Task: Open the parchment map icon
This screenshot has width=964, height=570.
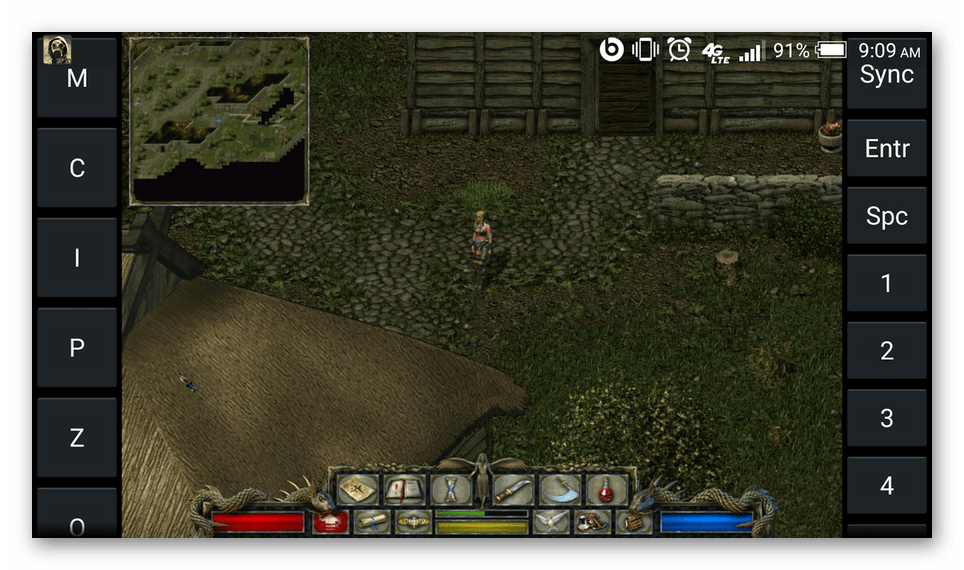Action: [357, 489]
